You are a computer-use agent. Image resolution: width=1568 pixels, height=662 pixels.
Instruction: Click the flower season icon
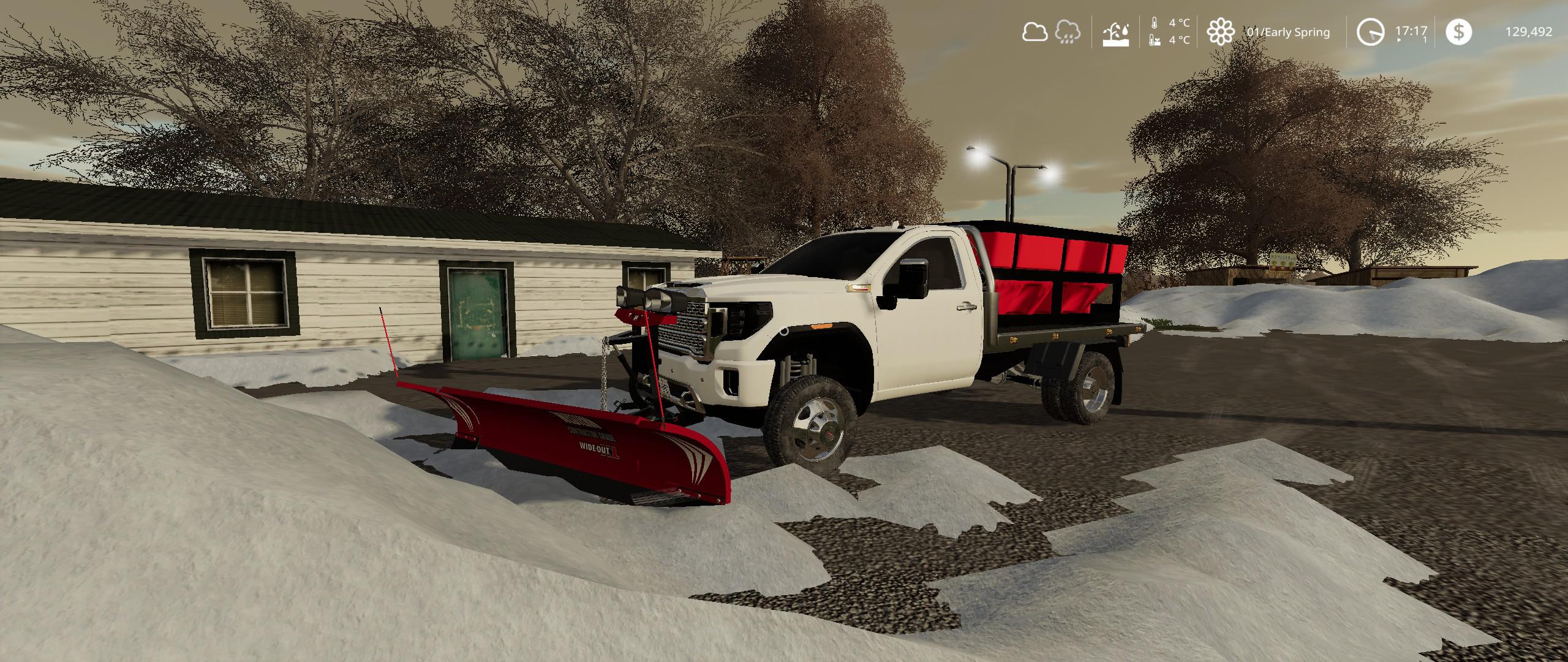(x=1220, y=32)
